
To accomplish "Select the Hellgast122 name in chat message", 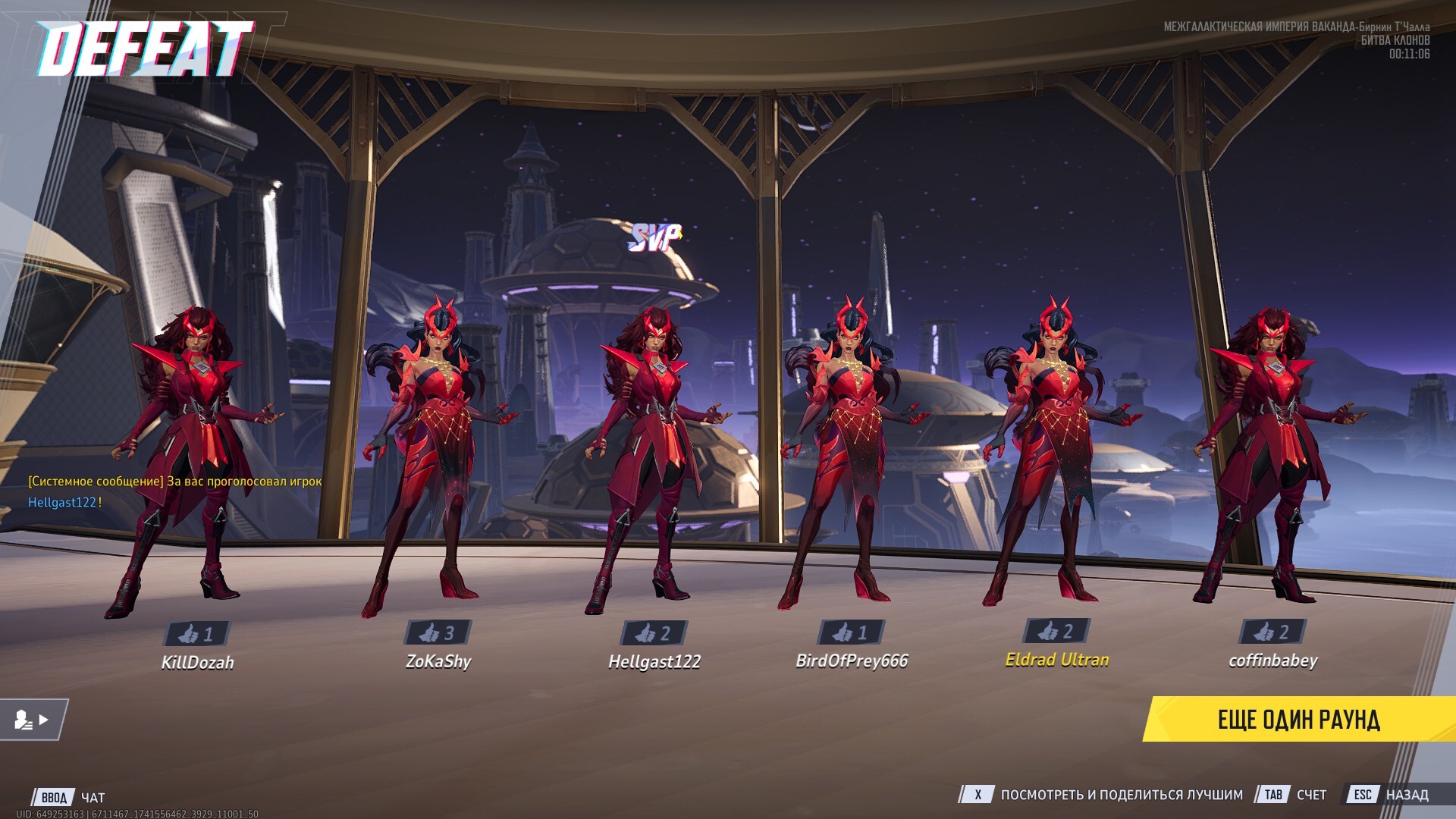I will point(62,502).
